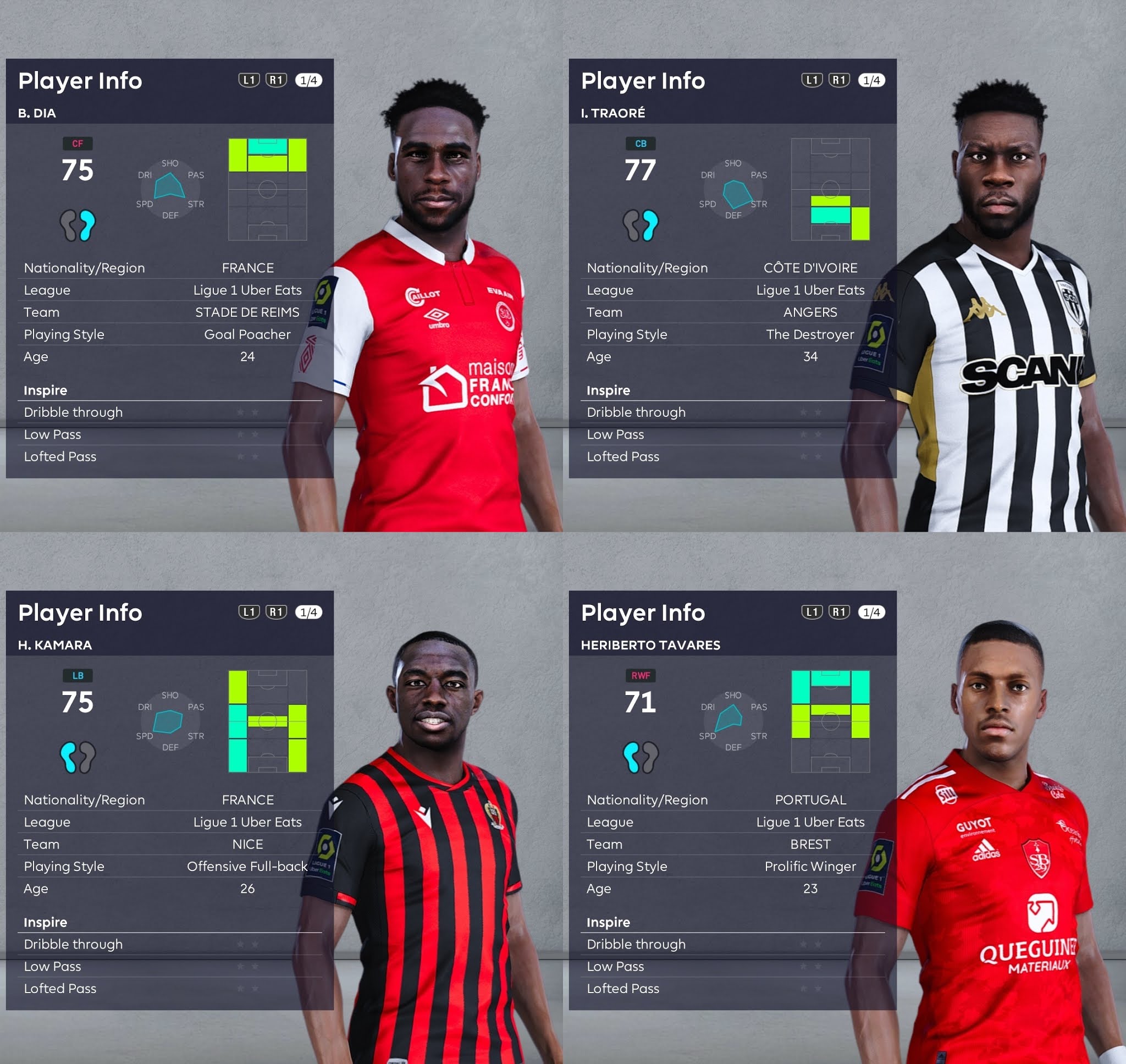The height and width of the screenshot is (1064, 1126).
Task: Click the Team row showing ANGERS
Action: (x=810, y=312)
